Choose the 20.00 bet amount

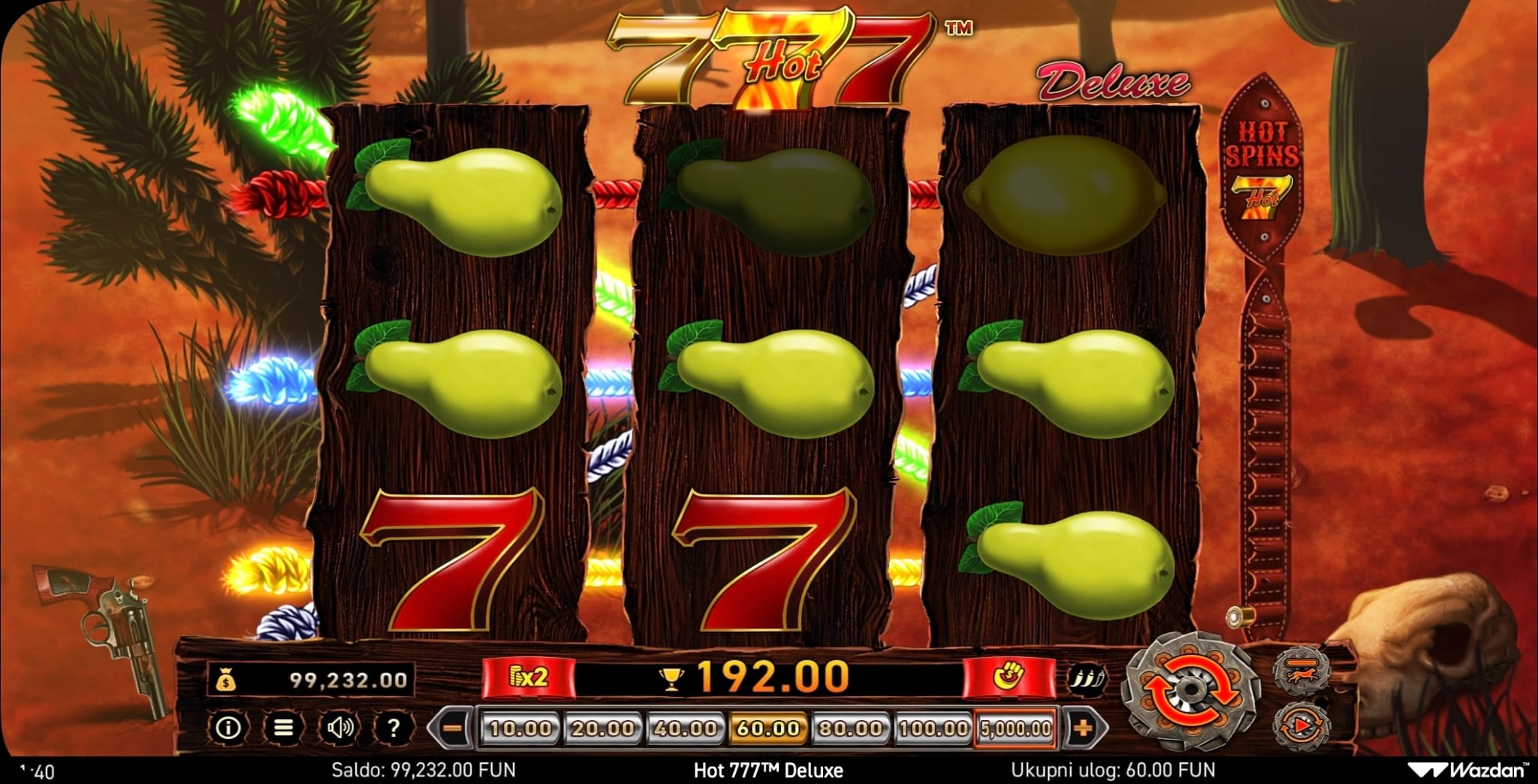[x=602, y=728]
